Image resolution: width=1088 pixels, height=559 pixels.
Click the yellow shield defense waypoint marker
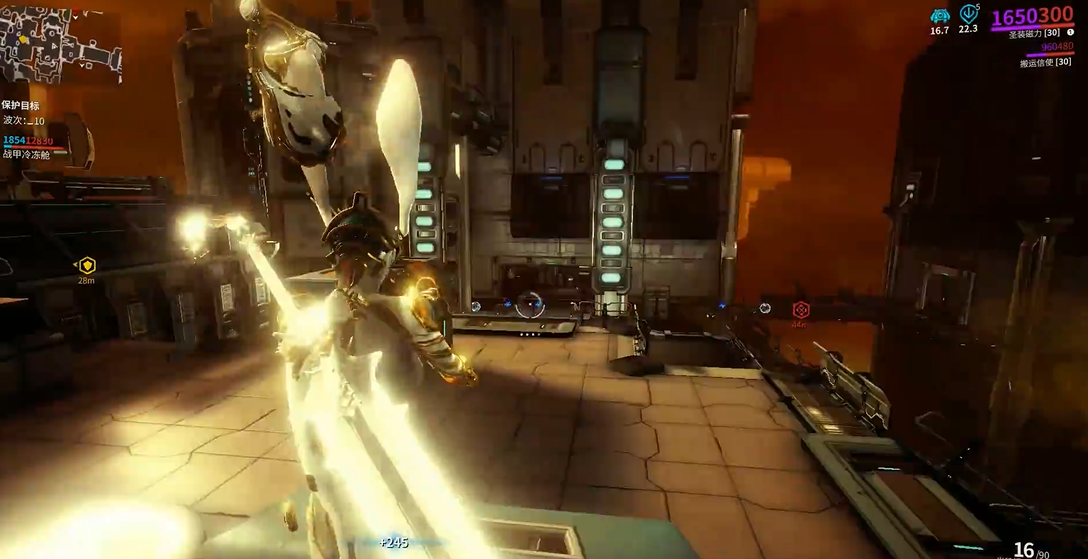pos(87,265)
